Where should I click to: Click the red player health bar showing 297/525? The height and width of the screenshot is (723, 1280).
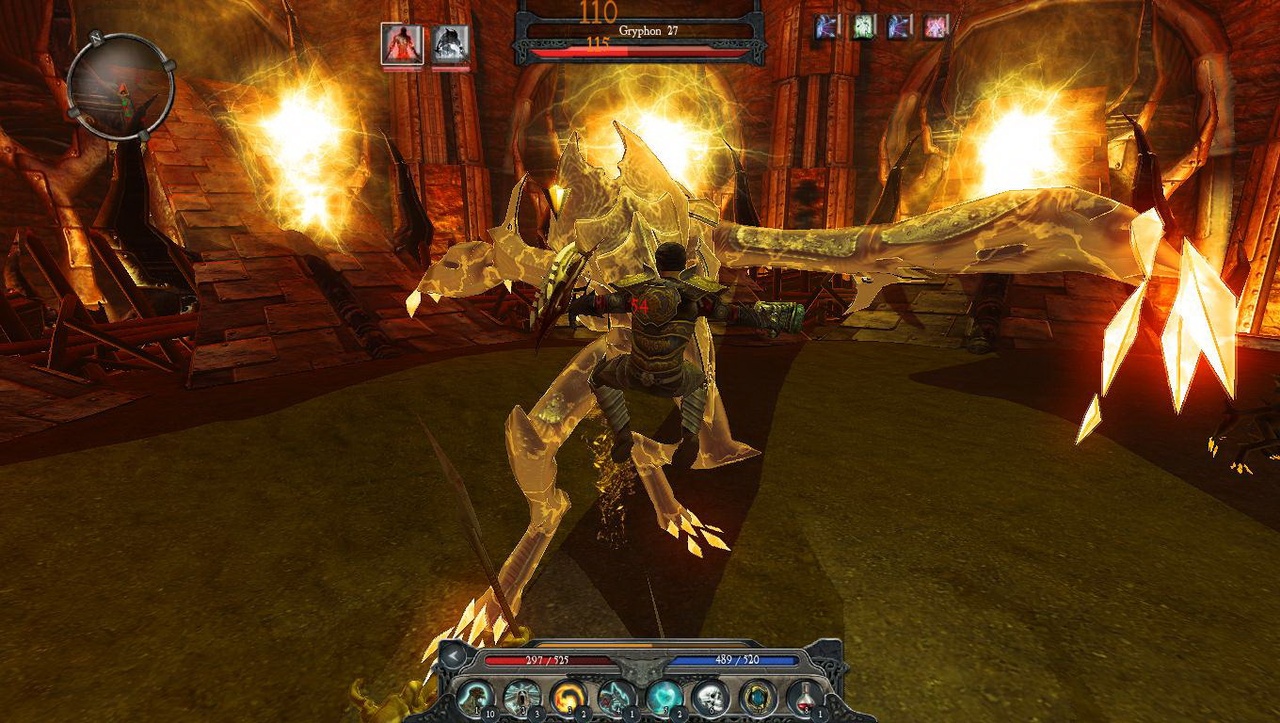click(548, 661)
